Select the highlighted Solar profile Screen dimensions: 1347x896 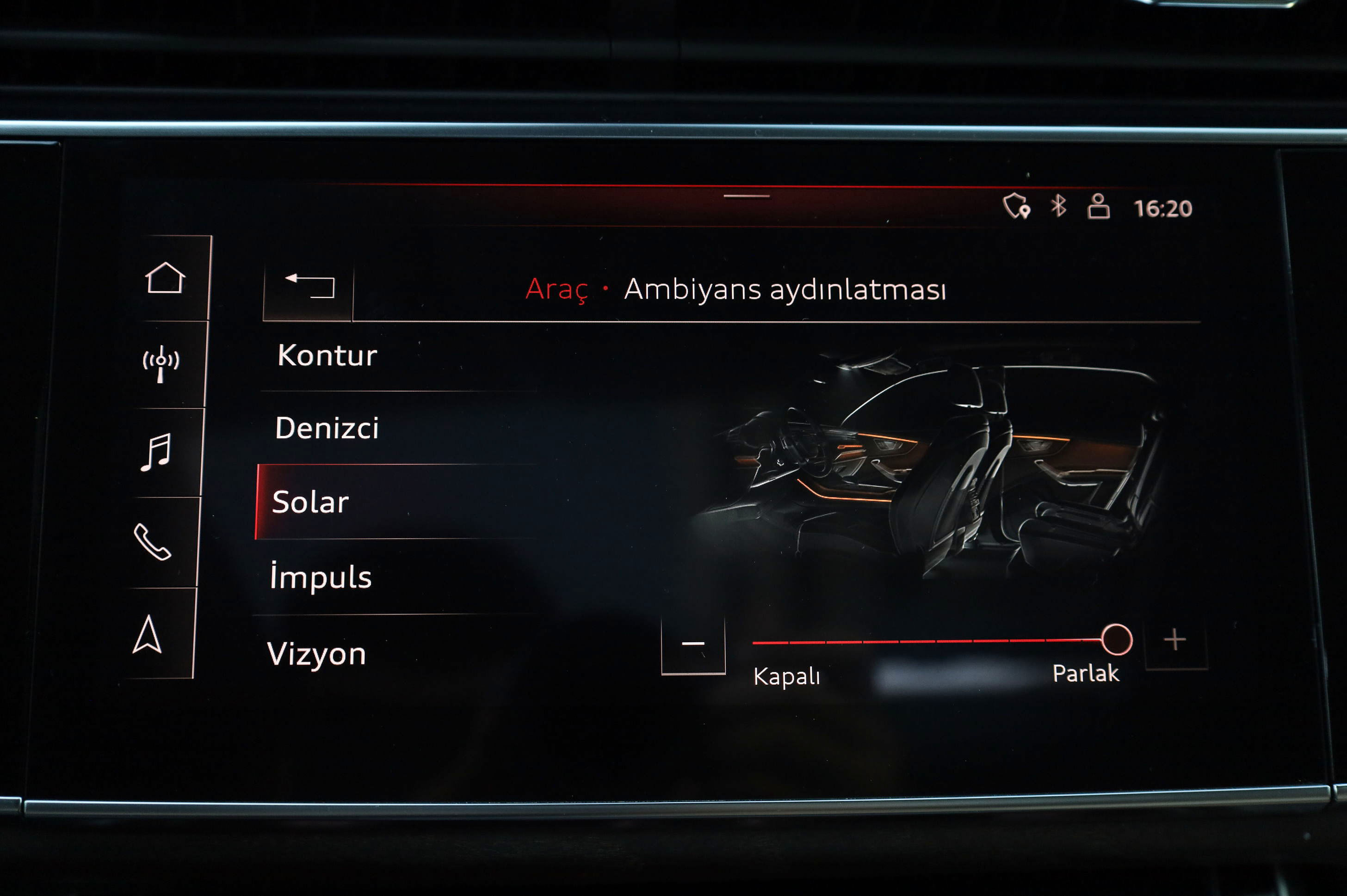click(310, 502)
